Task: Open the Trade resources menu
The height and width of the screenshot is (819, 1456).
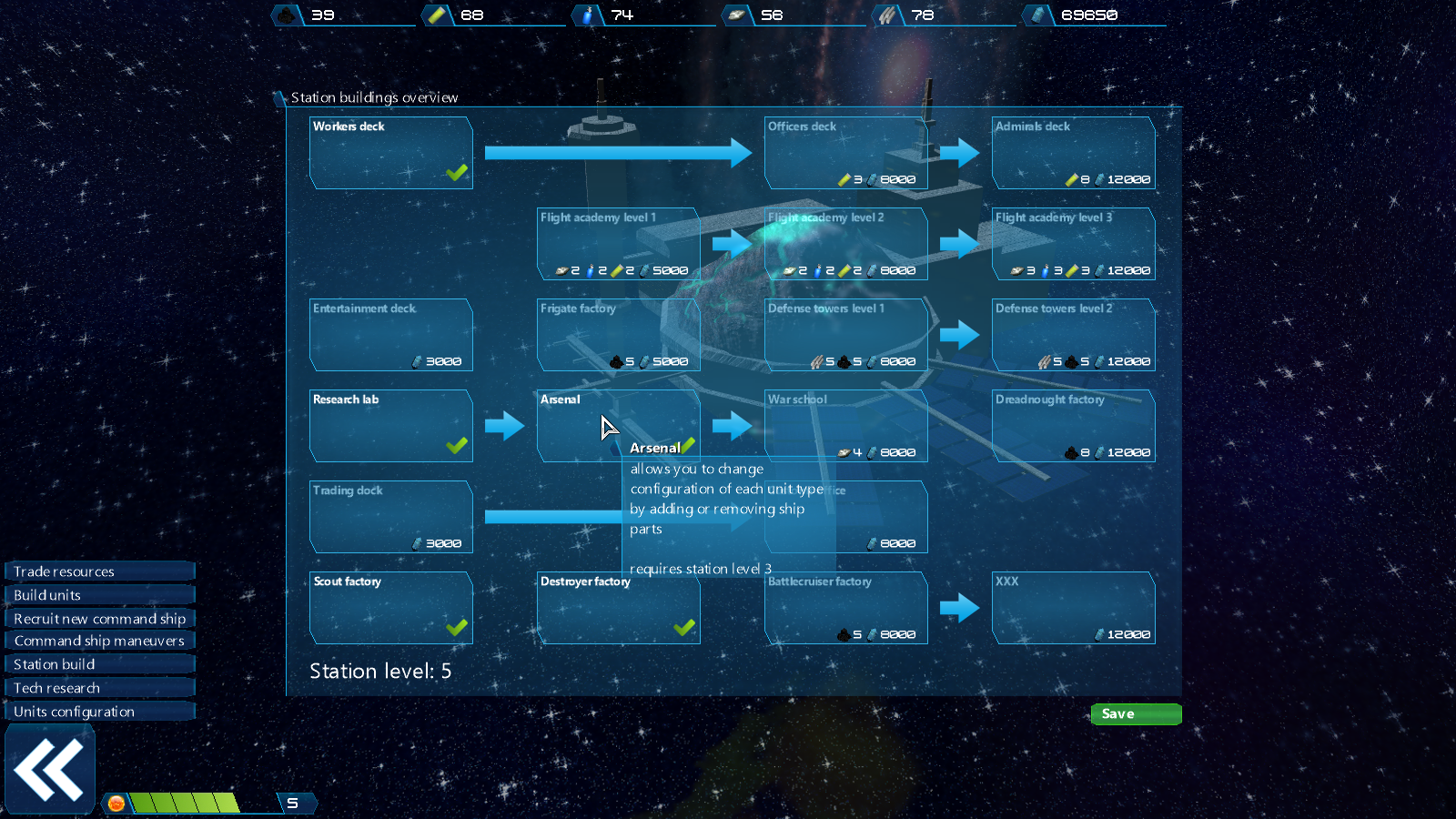Action: pyautogui.click(x=99, y=571)
